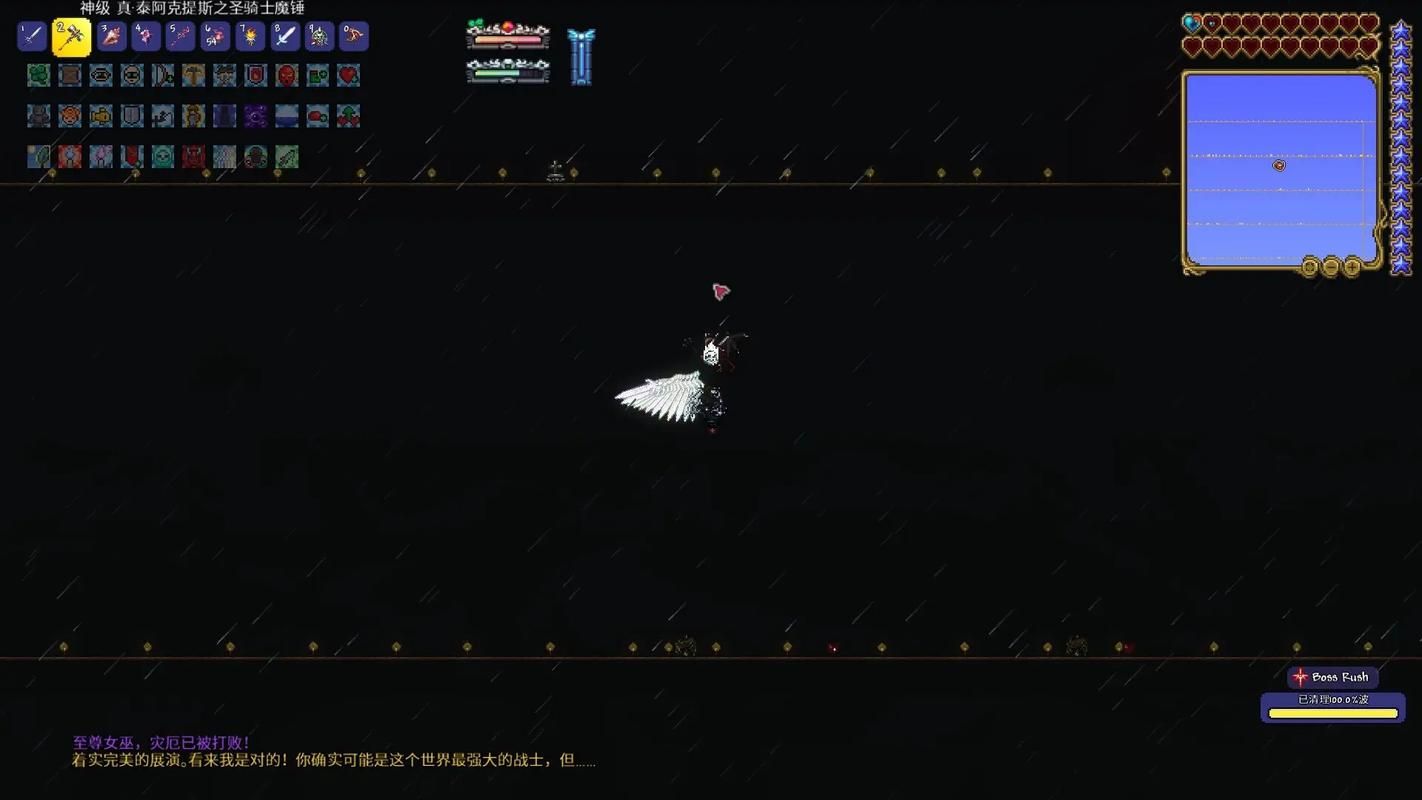Click the Boss Rush indicator label
Image resolution: width=1422 pixels, height=800 pixels.
pos(1332,677)
